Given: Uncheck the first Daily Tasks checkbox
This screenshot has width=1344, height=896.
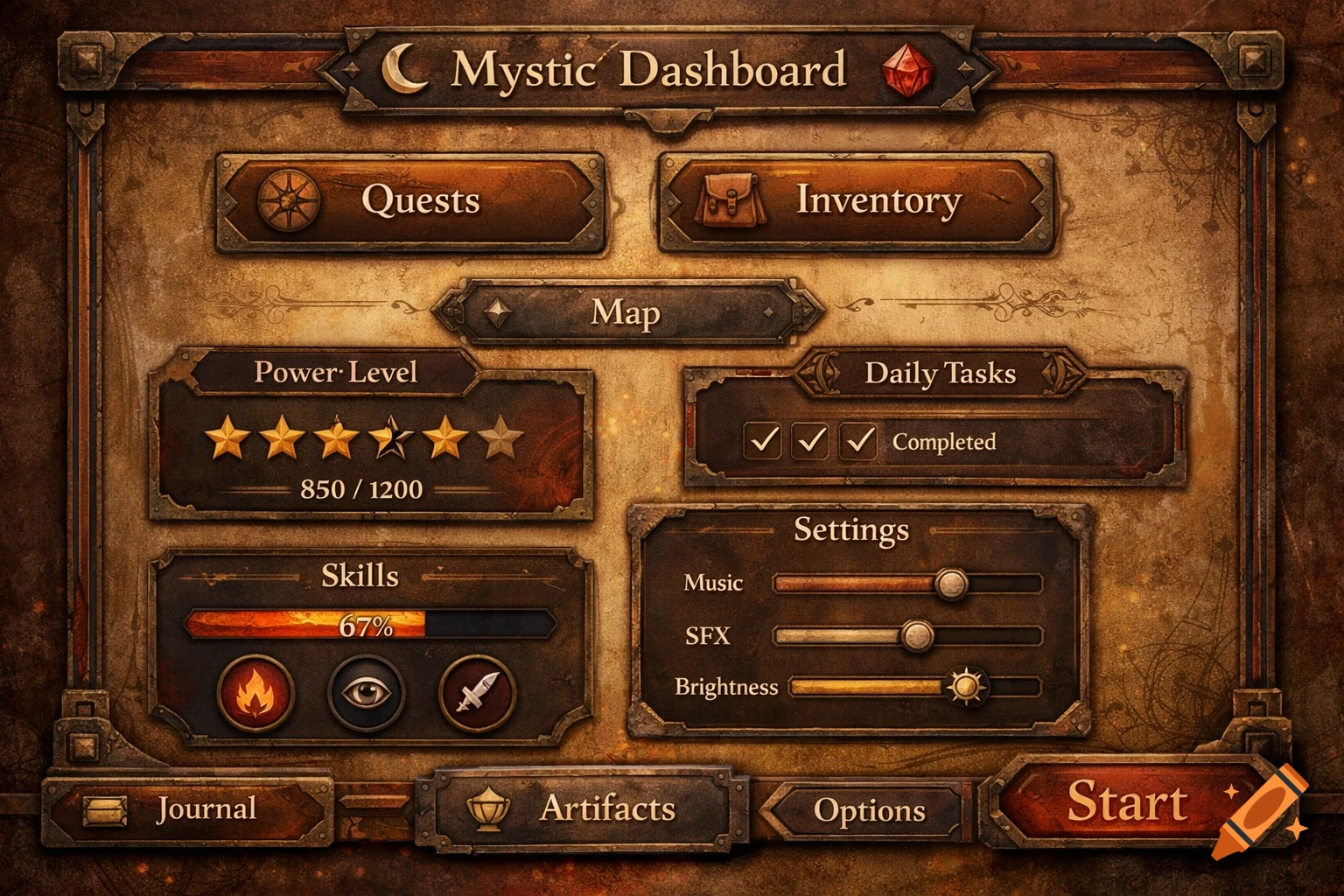Looking at the screenshot, I should pyautogui.click(x=763, y=442).
